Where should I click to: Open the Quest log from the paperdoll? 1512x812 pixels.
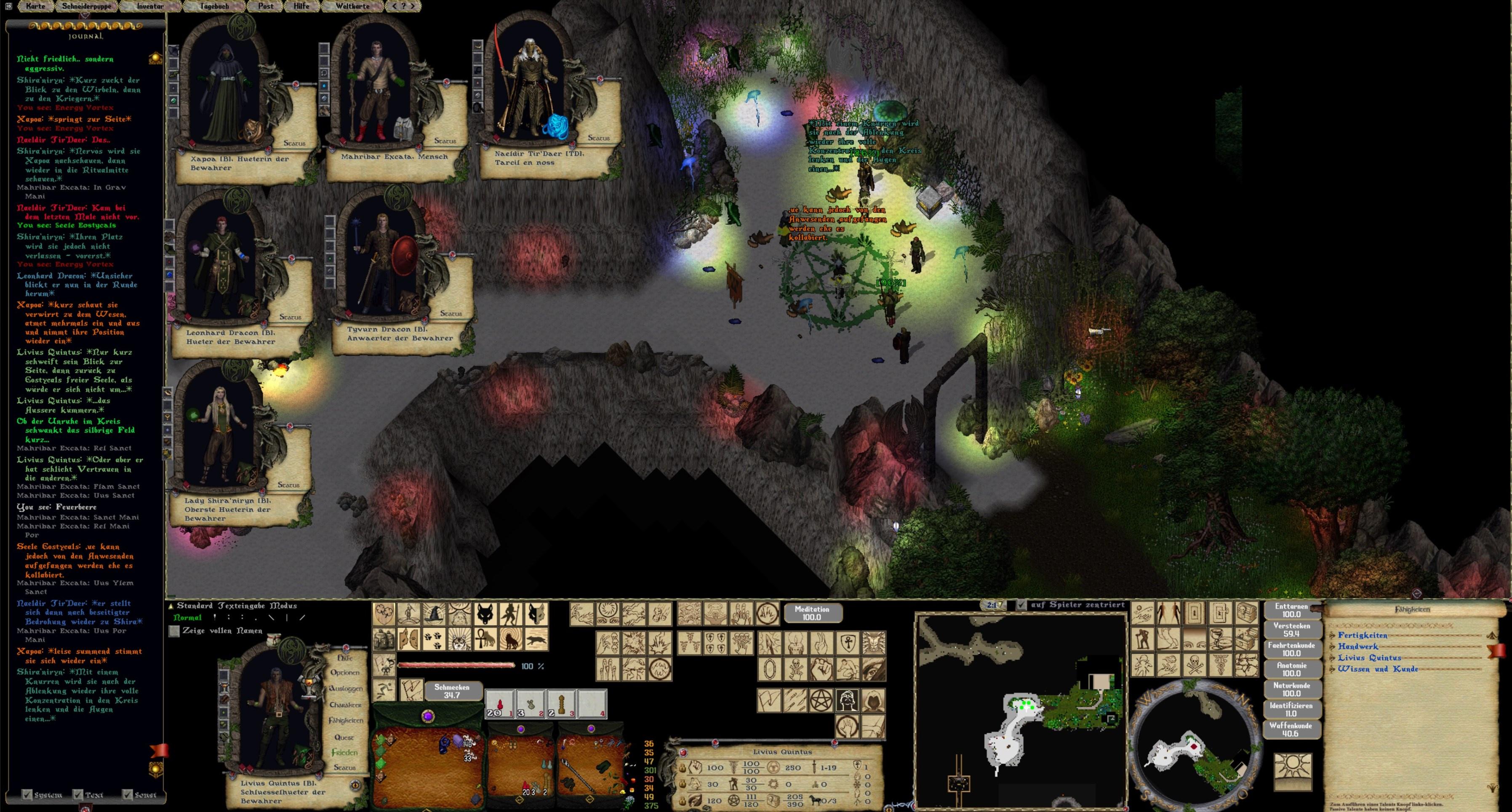click(x=344, y=737)
